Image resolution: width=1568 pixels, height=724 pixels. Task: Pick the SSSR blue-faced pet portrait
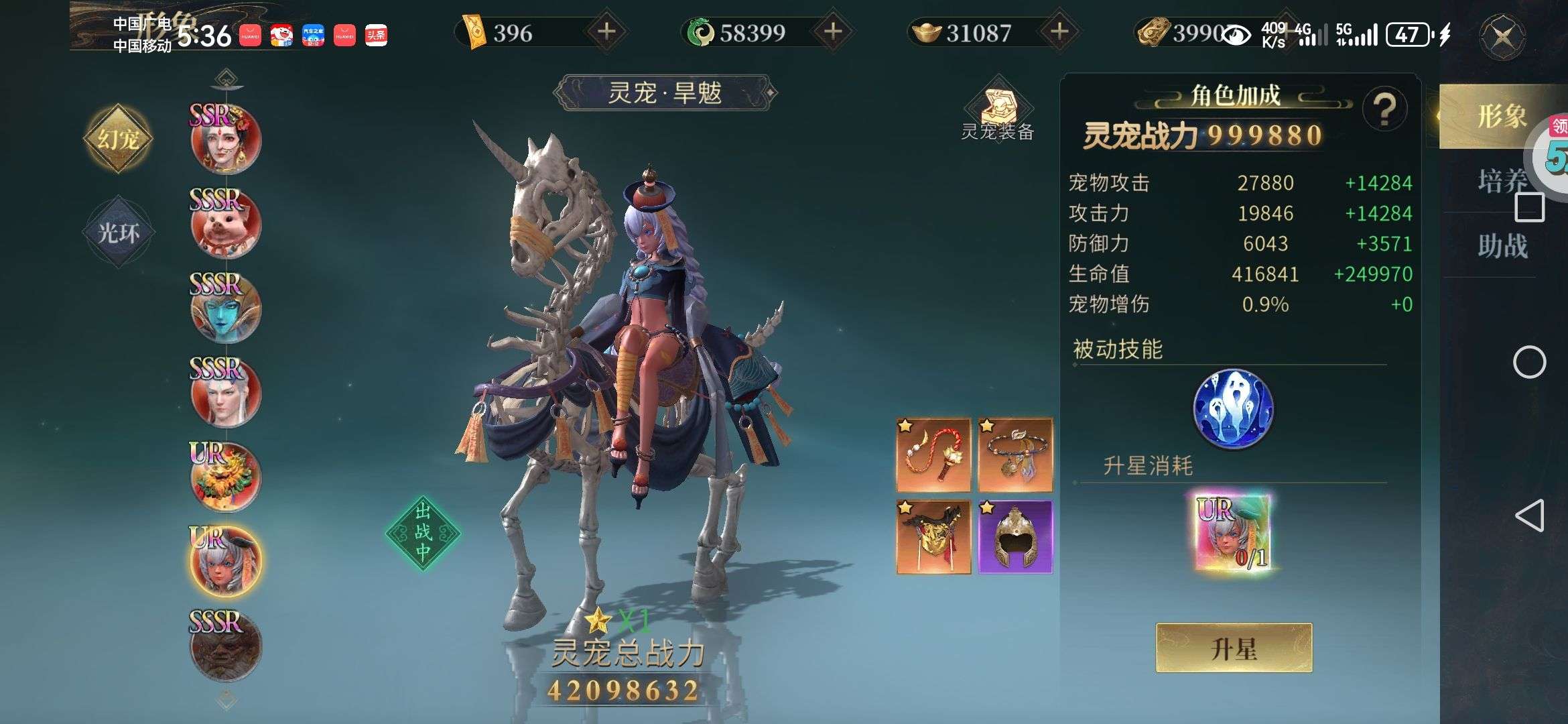tap(226, 308)
